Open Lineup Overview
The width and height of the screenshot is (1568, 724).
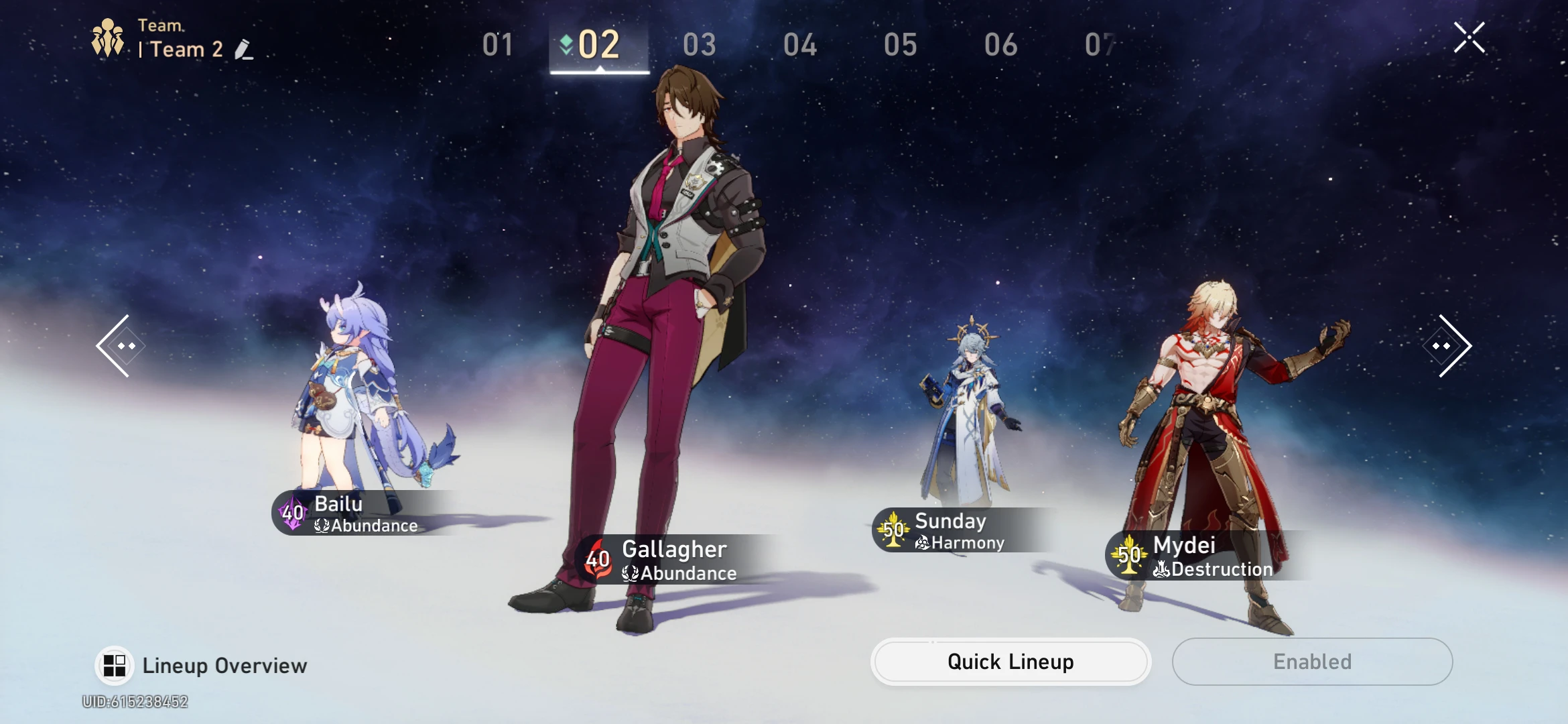pos(201,666)
